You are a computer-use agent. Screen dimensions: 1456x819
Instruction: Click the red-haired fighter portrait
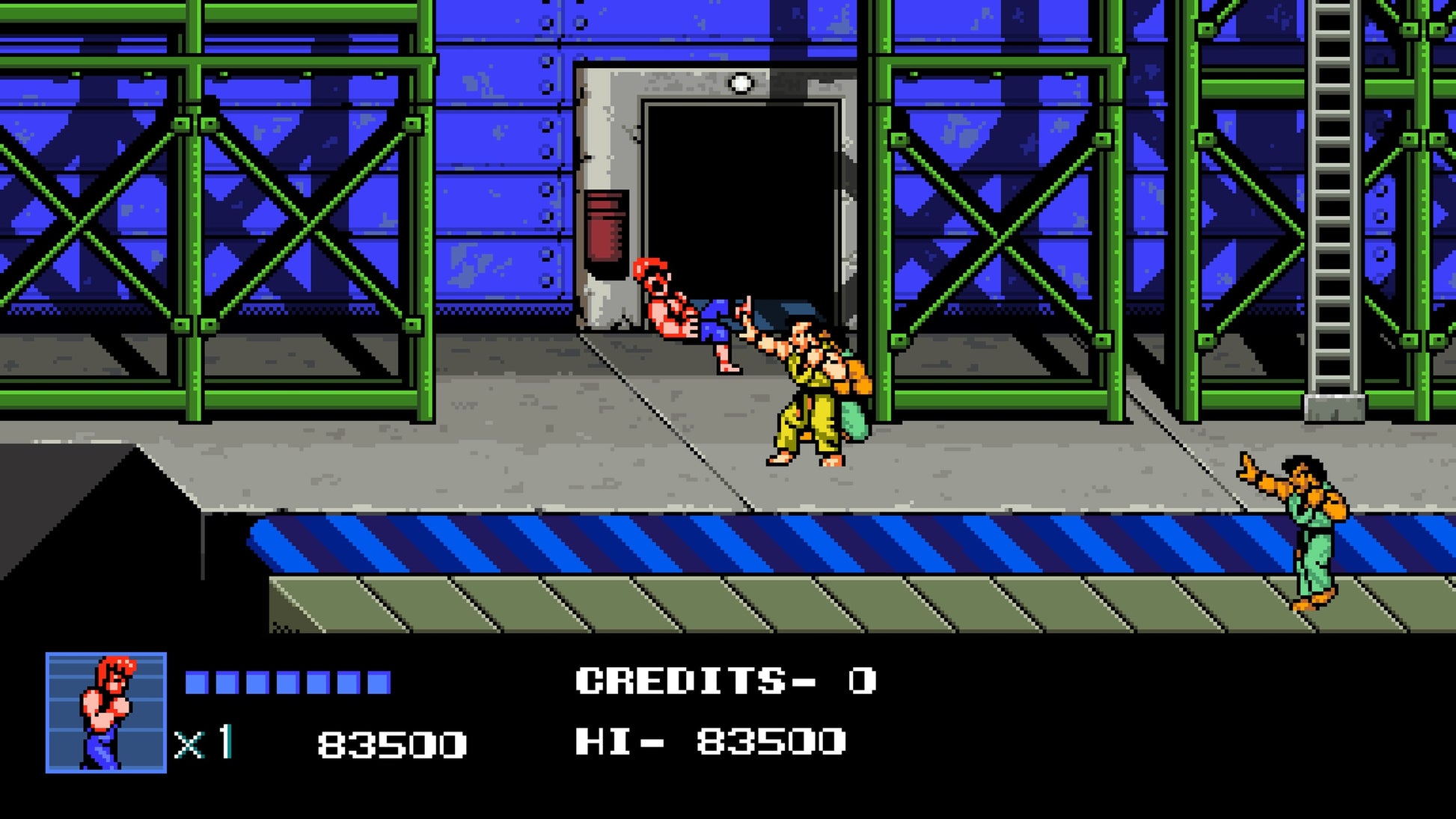[x=106, y=712]
